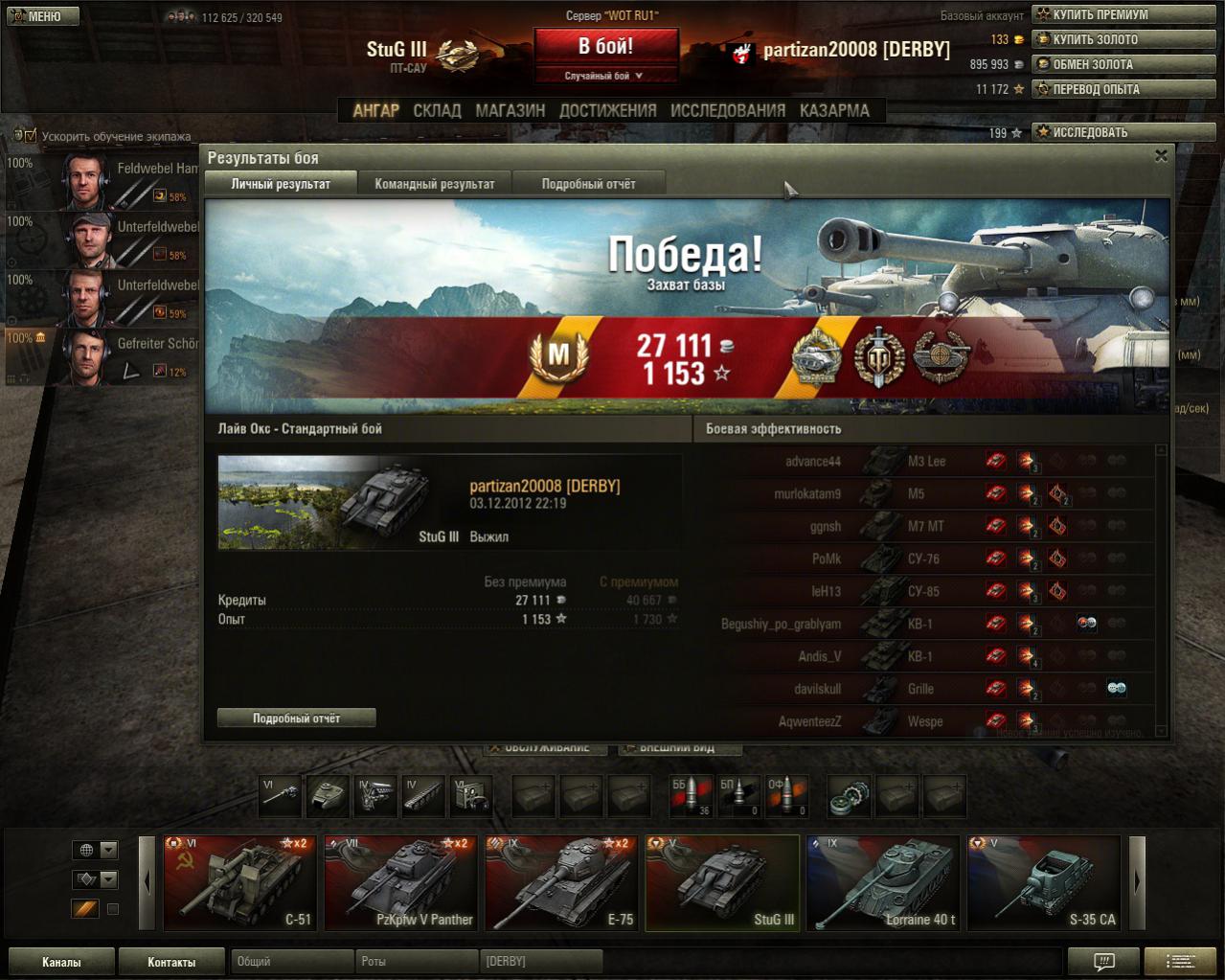The height and width of the screenshot is (980, 1225).
Task: Open the Меню button
Action: pyautogui.click(x=42, y=16)
